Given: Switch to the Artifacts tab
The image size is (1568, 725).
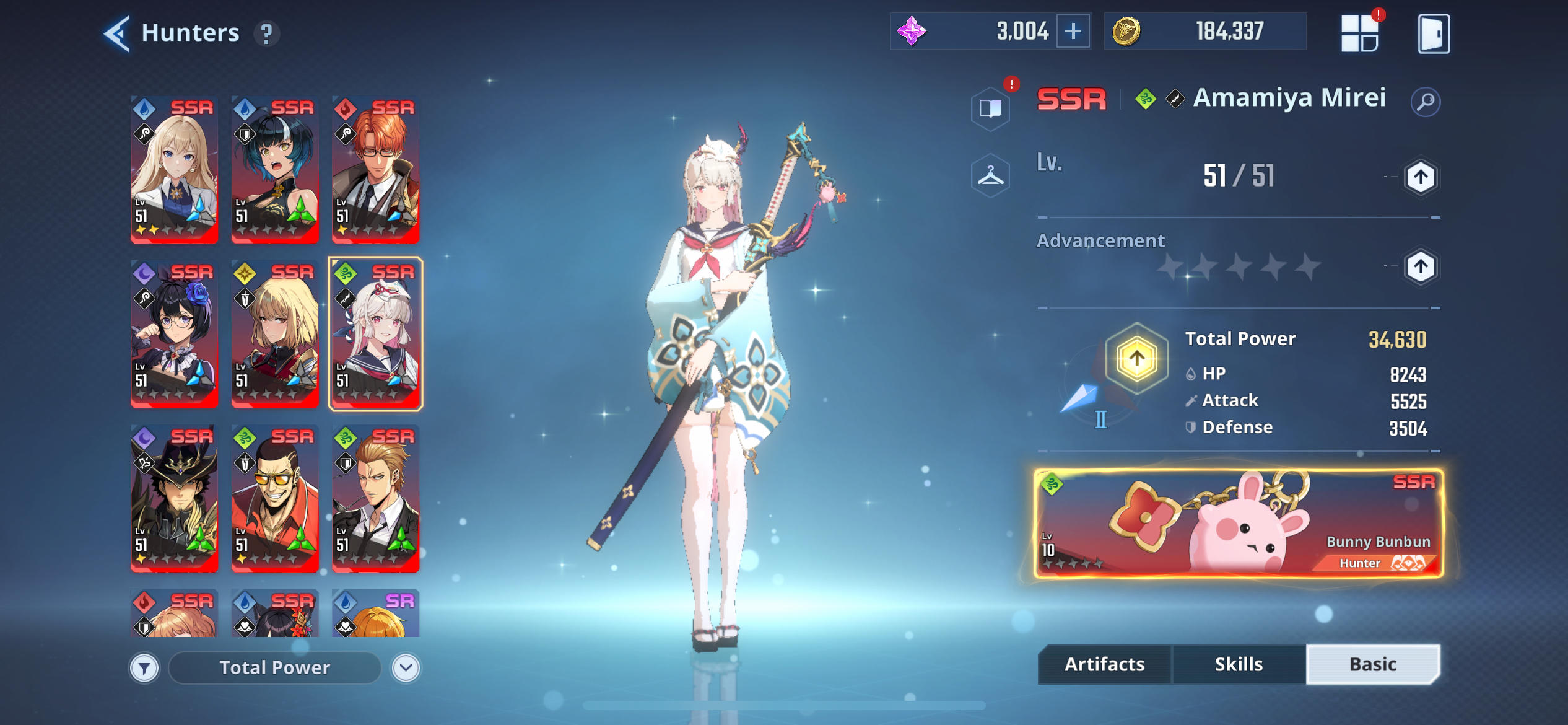Looking at the screenshot, I should pos(1104,664).
